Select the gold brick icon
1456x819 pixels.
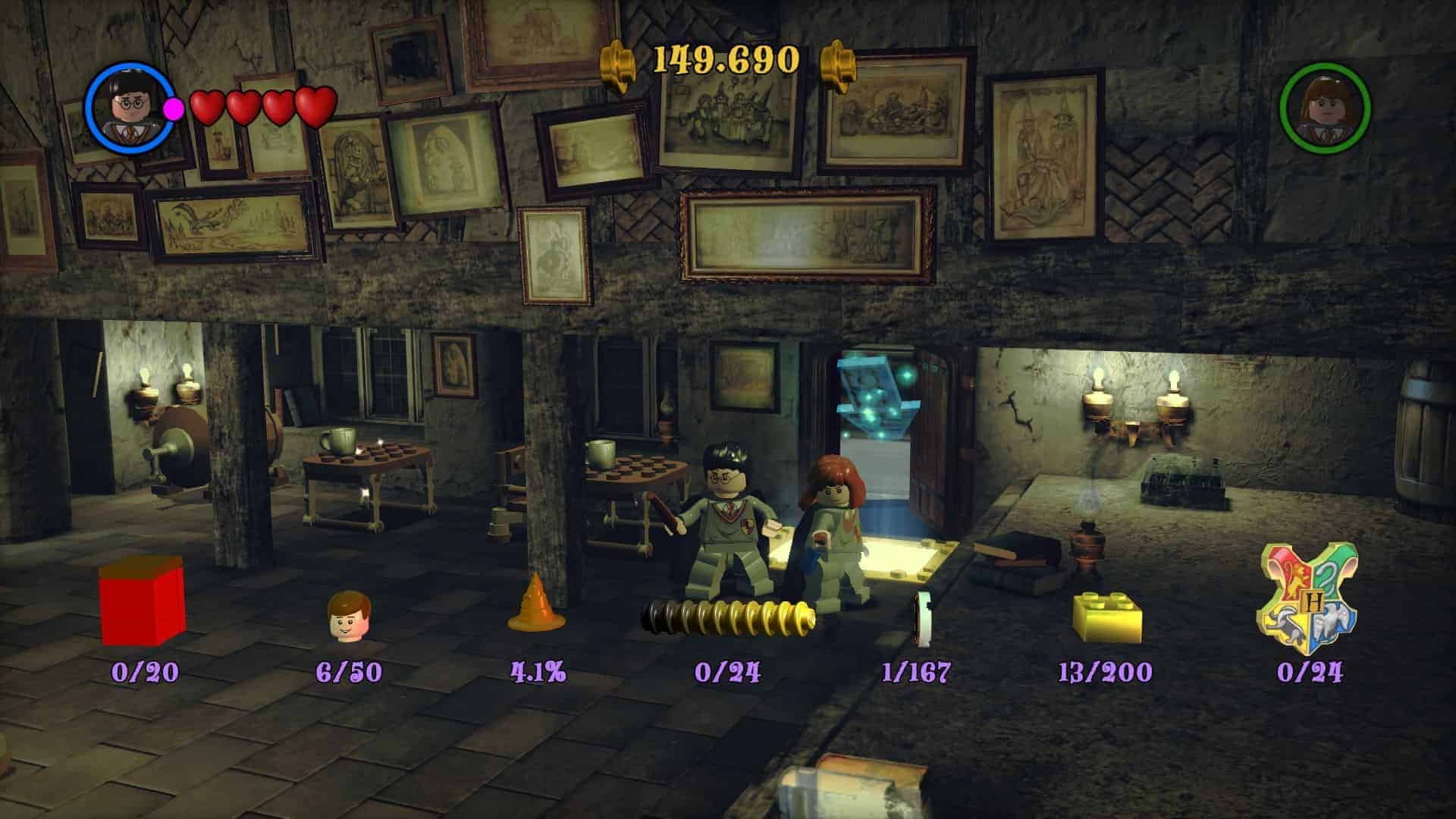pyautogui.click(x=1107, y=617)
